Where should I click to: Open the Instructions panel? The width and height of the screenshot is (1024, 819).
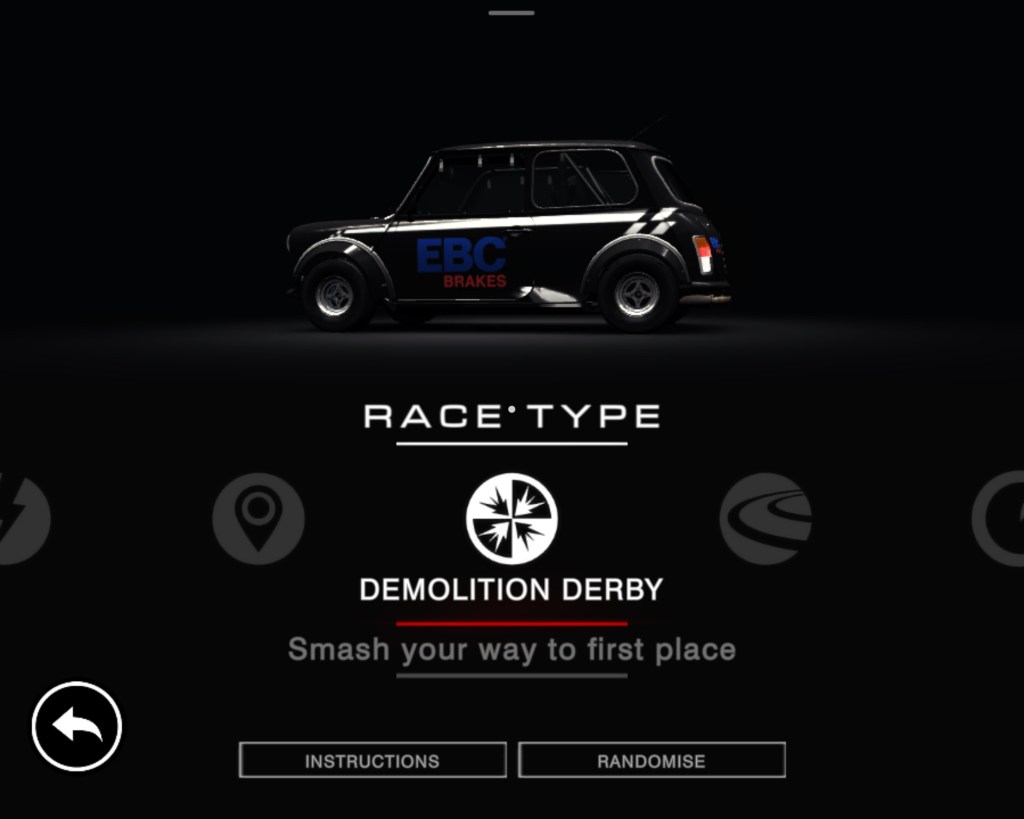point(372,760)
